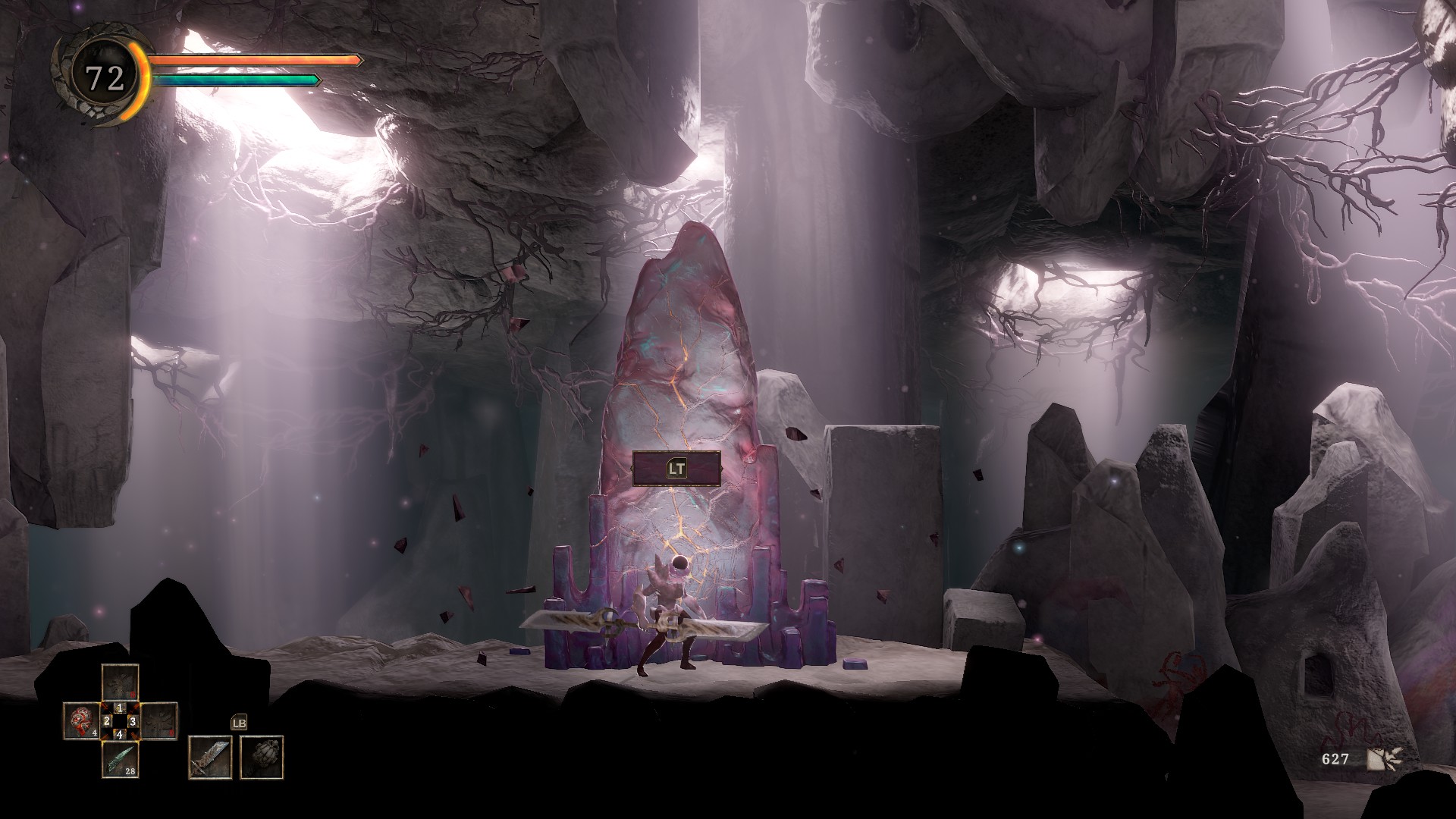1456x819 pixels.
Task: Select the equipped greatsword weapon slot
Action: 210,757
